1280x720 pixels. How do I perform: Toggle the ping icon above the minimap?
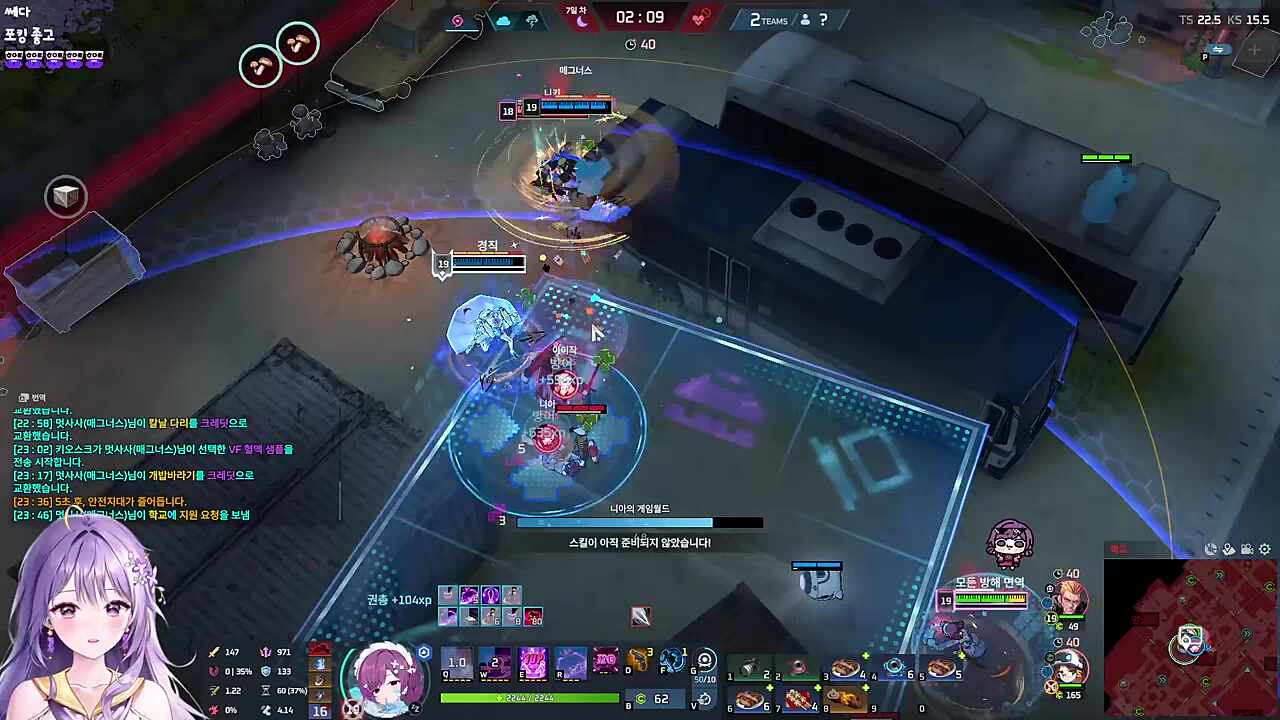click(1211, 549)
